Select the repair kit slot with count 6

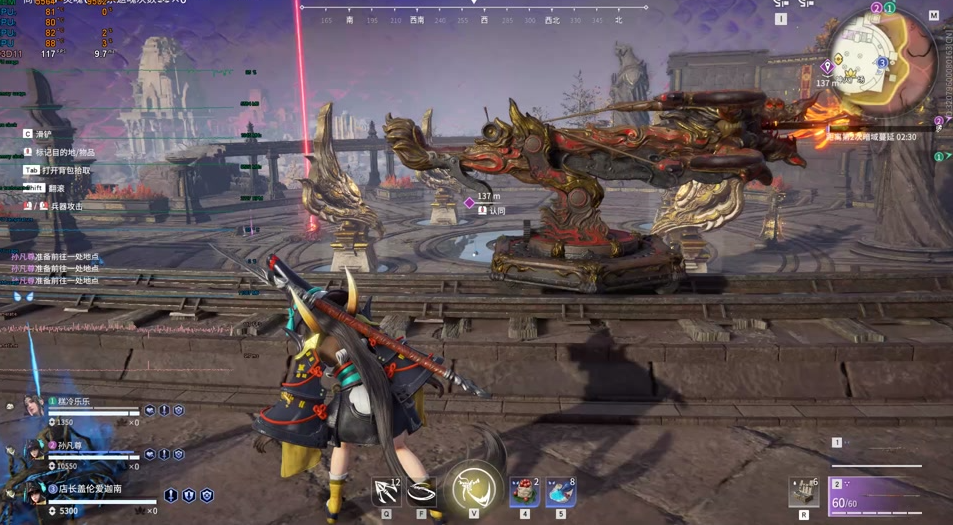(x=804, y=492)
